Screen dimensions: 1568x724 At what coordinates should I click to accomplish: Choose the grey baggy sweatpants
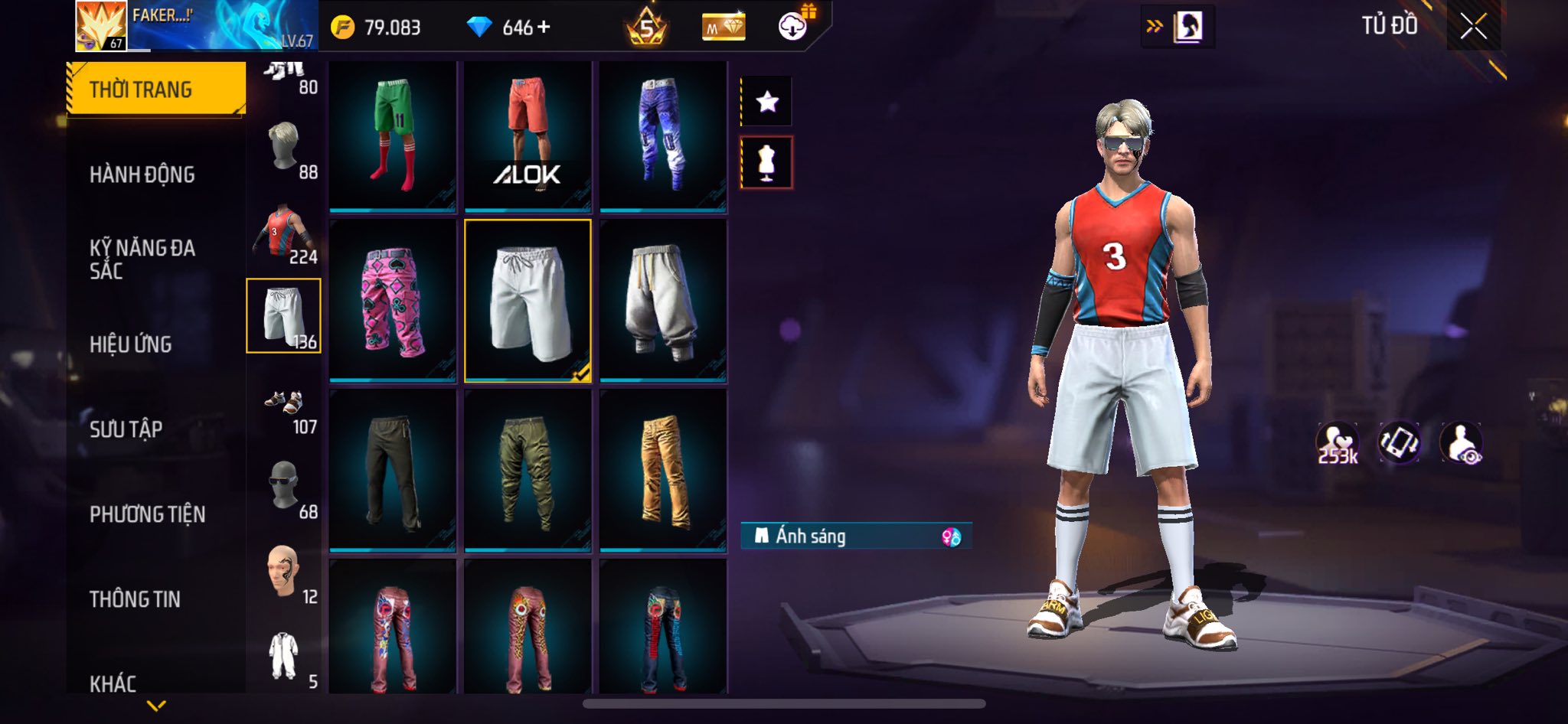coord(663,301)
